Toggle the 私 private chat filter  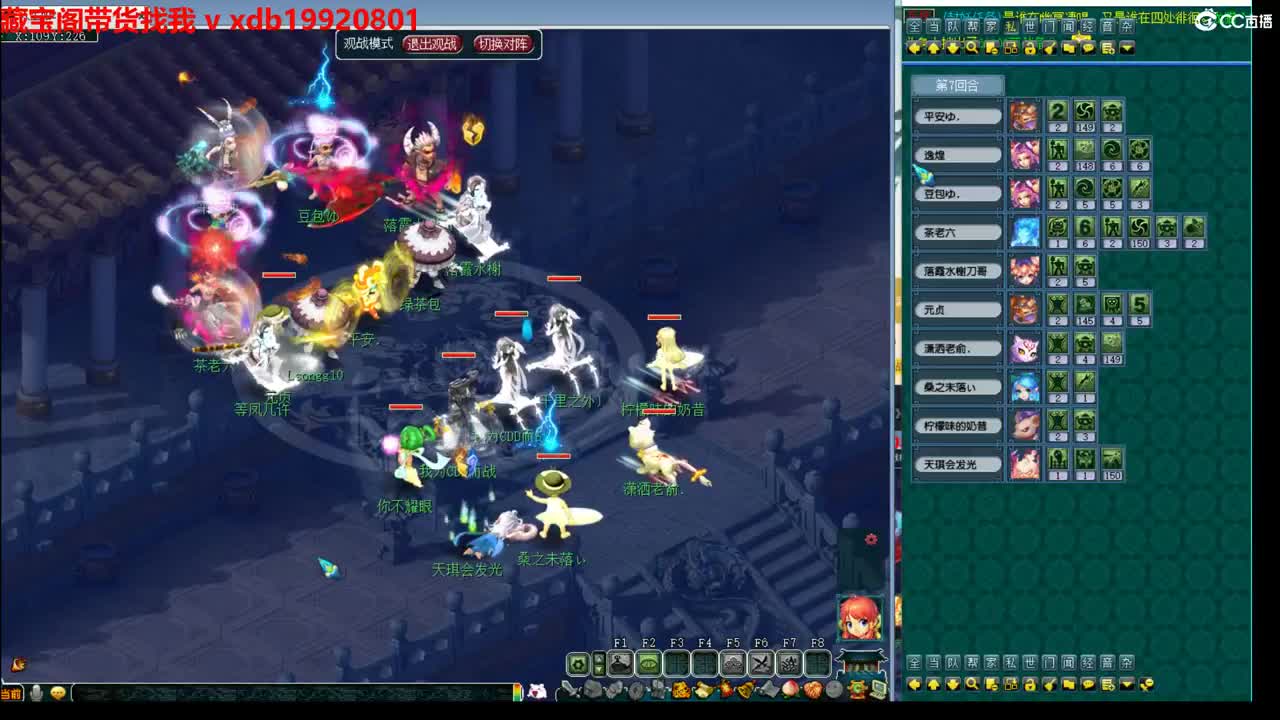(1008, 27)
